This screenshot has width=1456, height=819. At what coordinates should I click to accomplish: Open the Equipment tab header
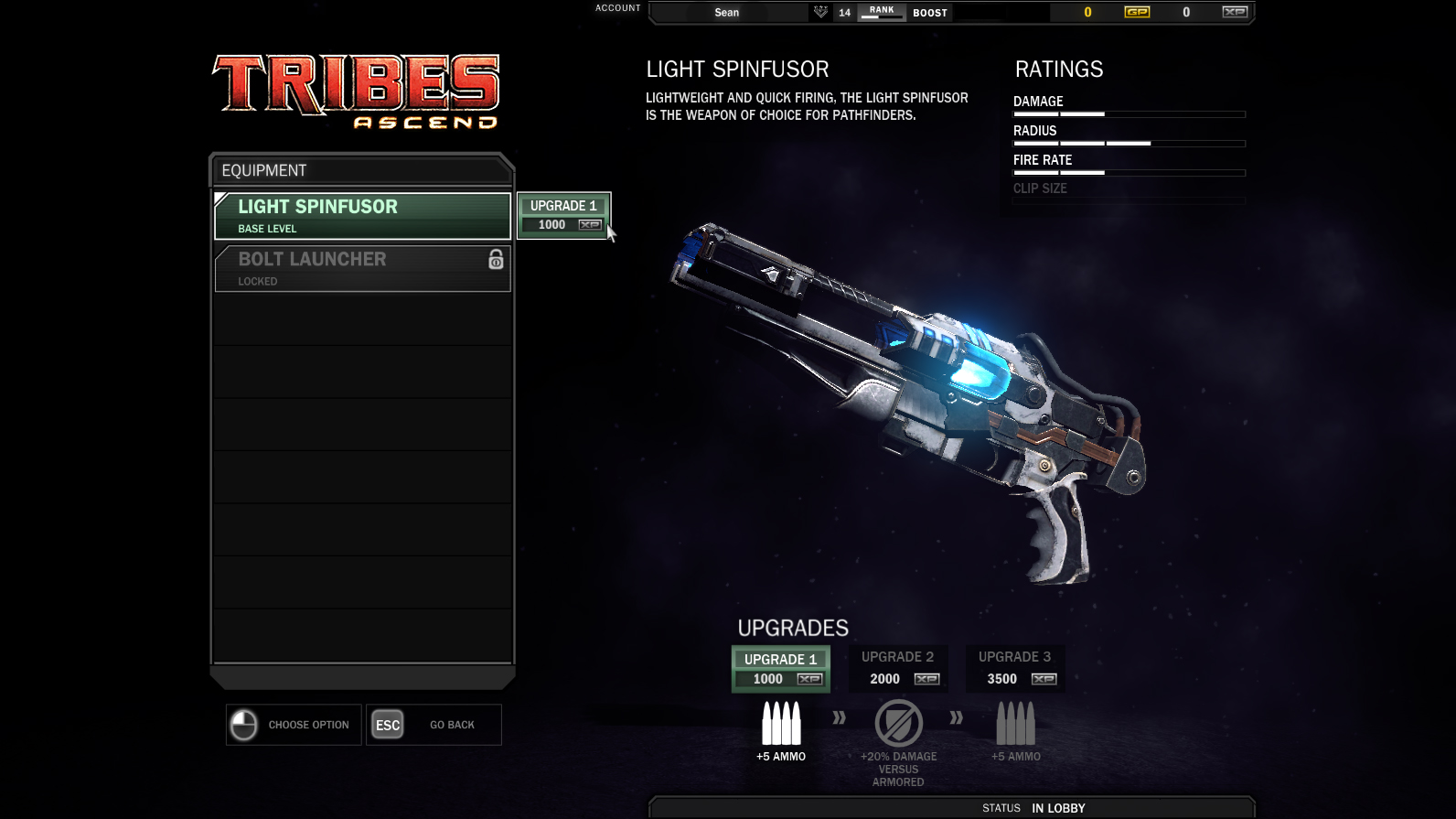(263, 170)
